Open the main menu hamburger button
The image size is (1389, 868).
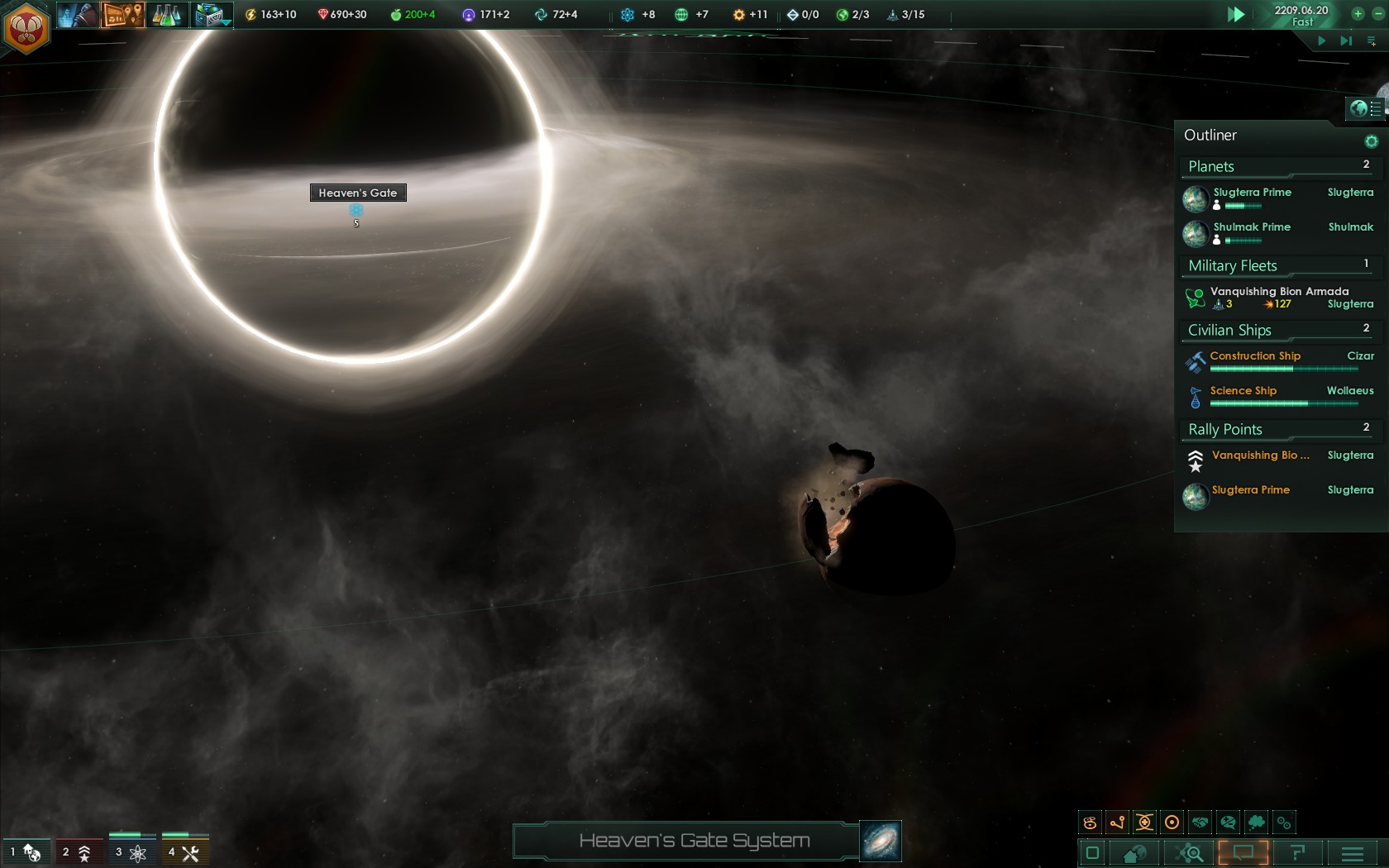(x=1353, y=853)
